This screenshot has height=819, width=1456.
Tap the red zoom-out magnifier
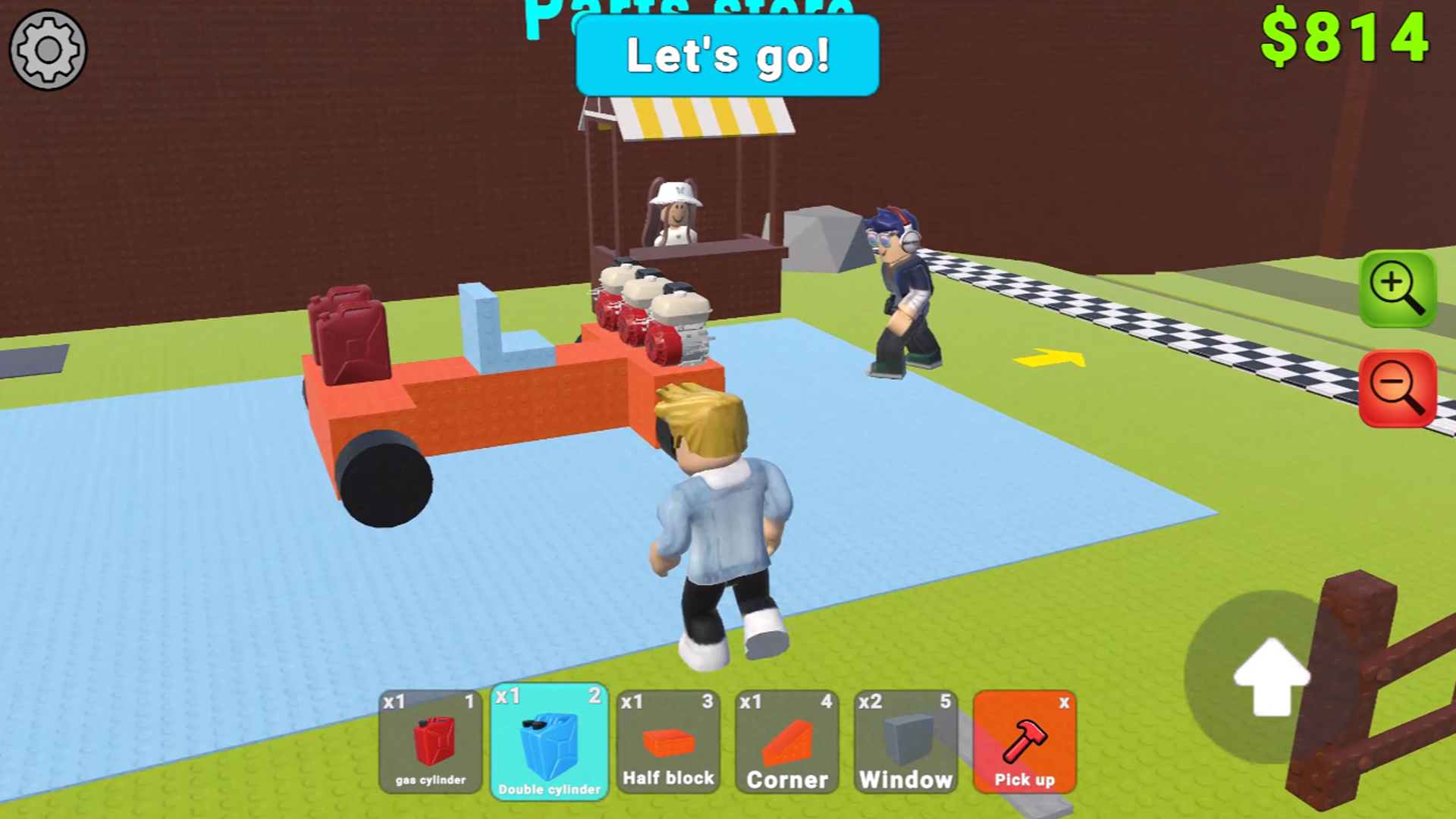point(1399,388)
